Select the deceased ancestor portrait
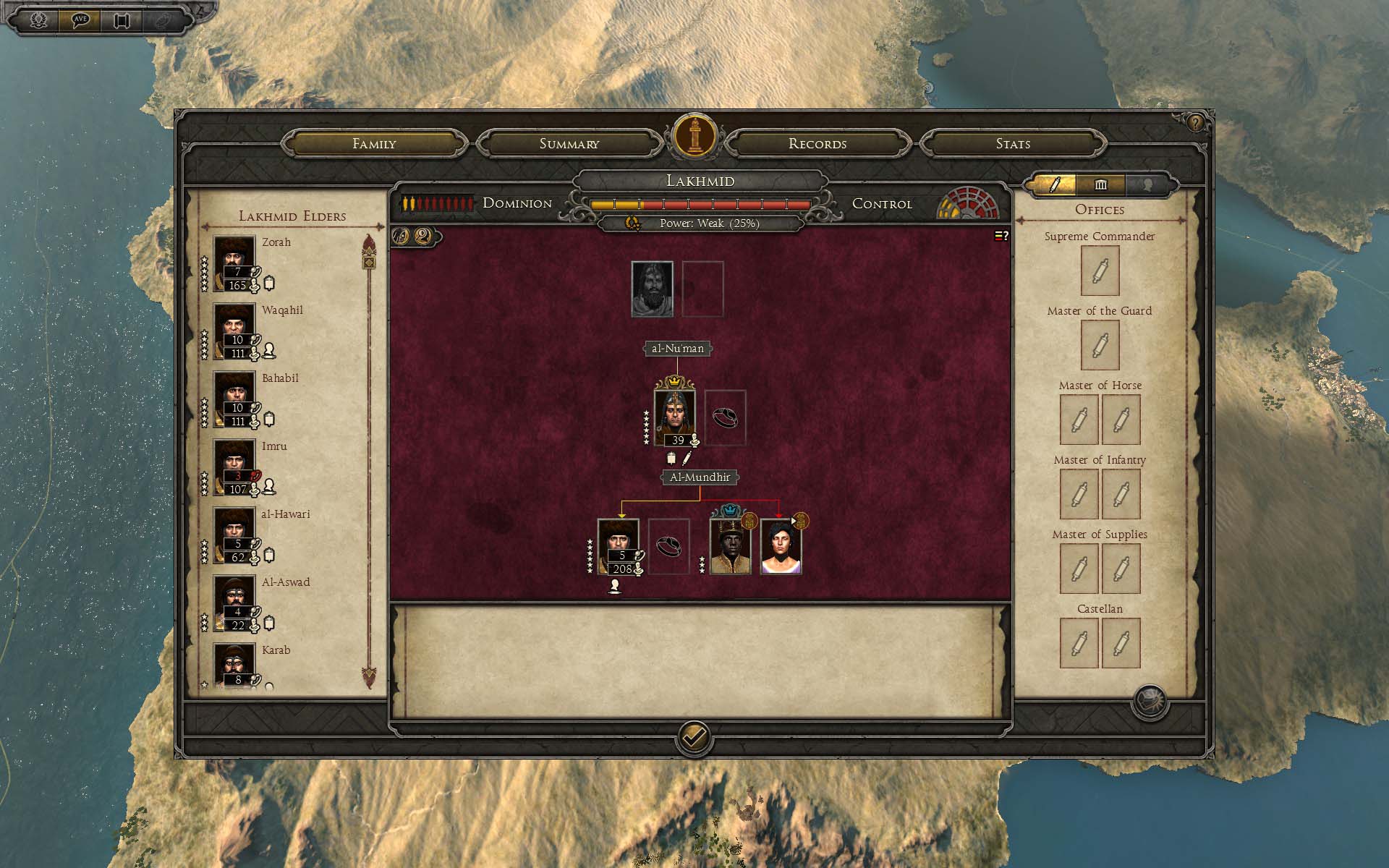 point(652,289)
